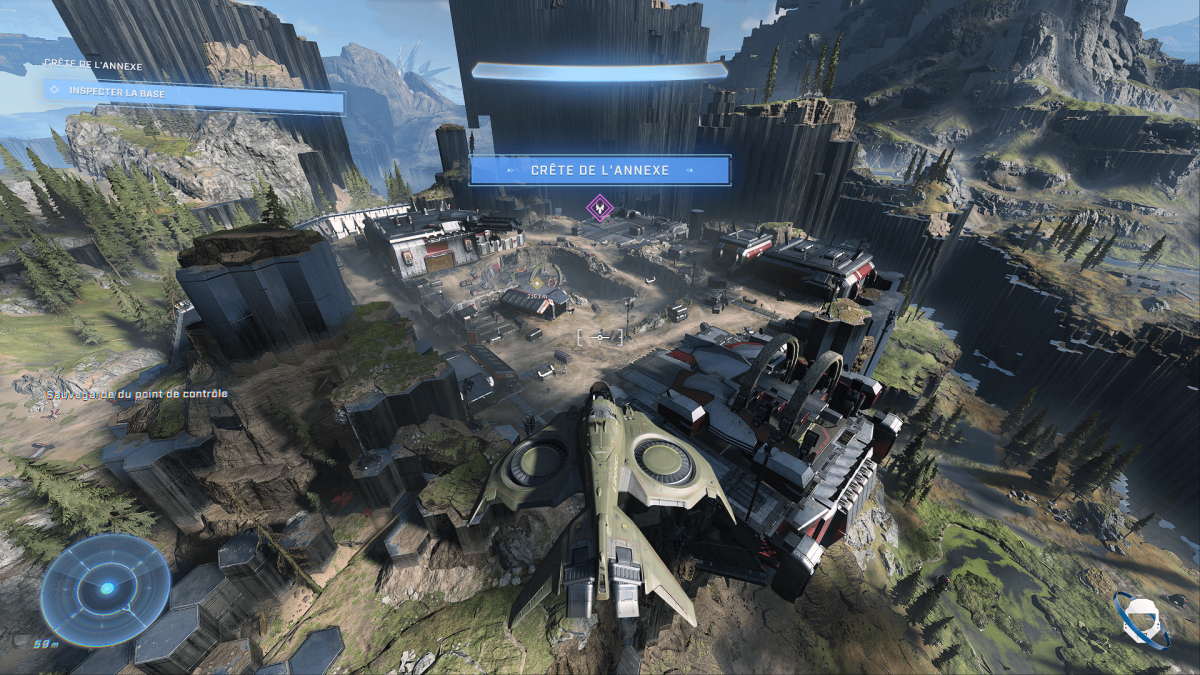
Task: Select the yellow objective marker over the base
Action: 537,283
